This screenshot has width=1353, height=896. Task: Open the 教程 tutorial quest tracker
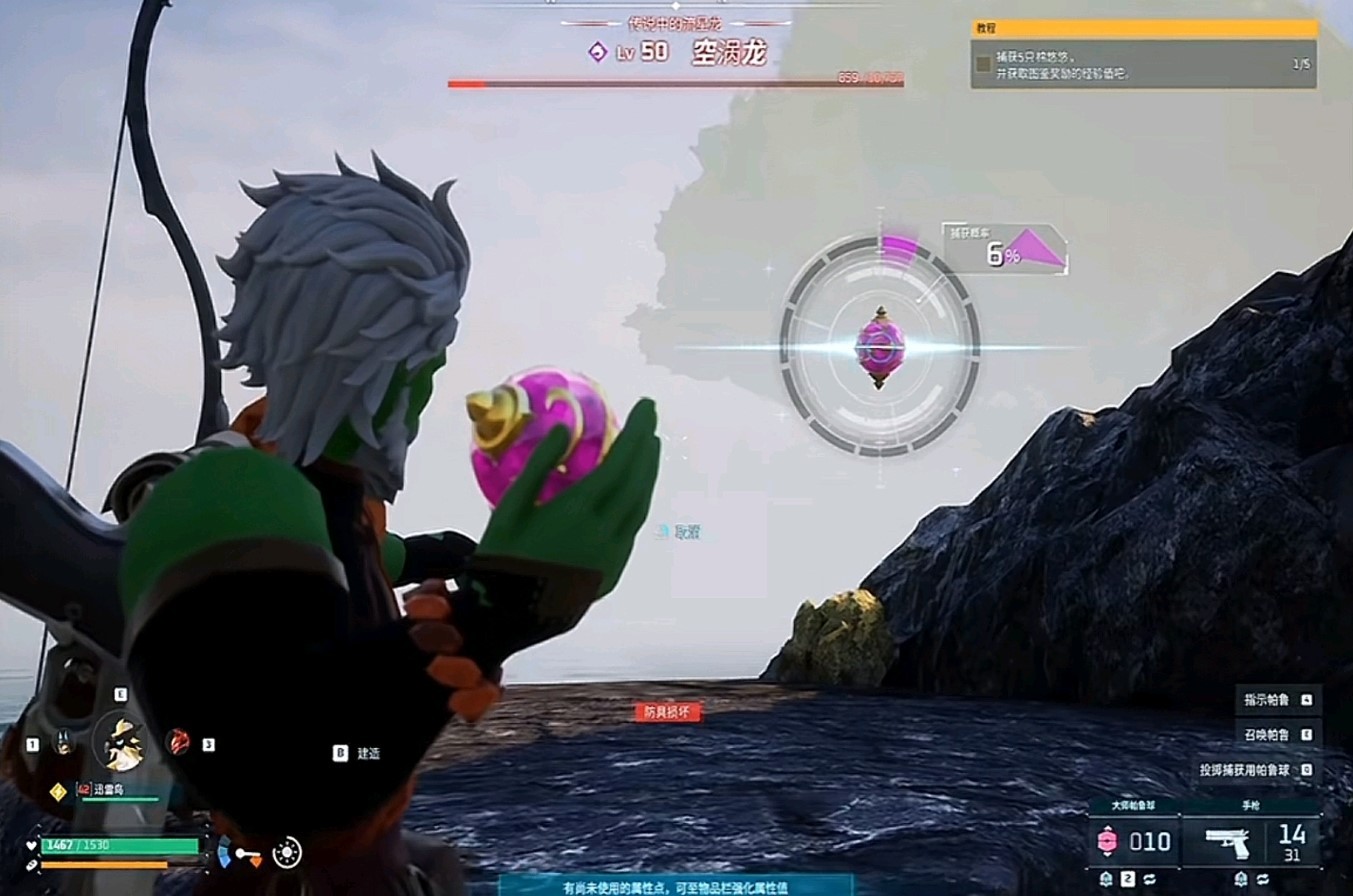[1143, 29]
